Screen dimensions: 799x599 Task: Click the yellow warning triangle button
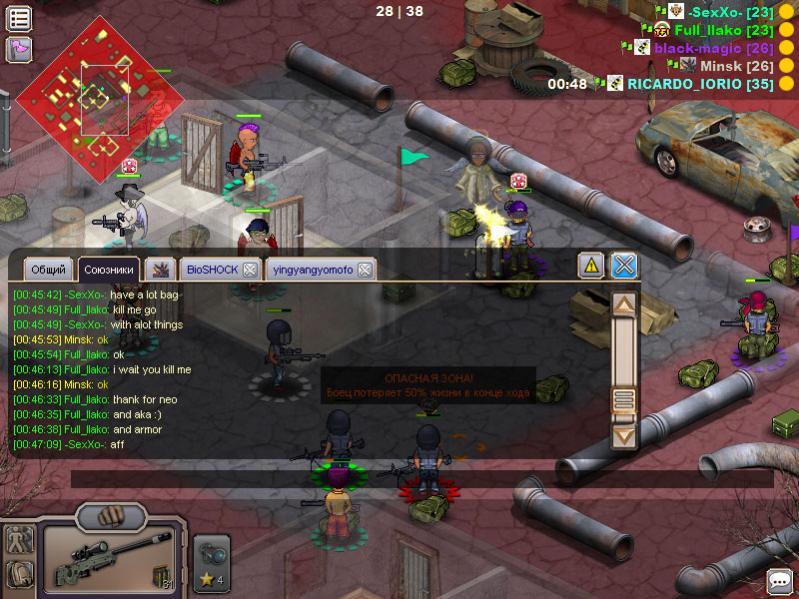click(x=591, y=265)
